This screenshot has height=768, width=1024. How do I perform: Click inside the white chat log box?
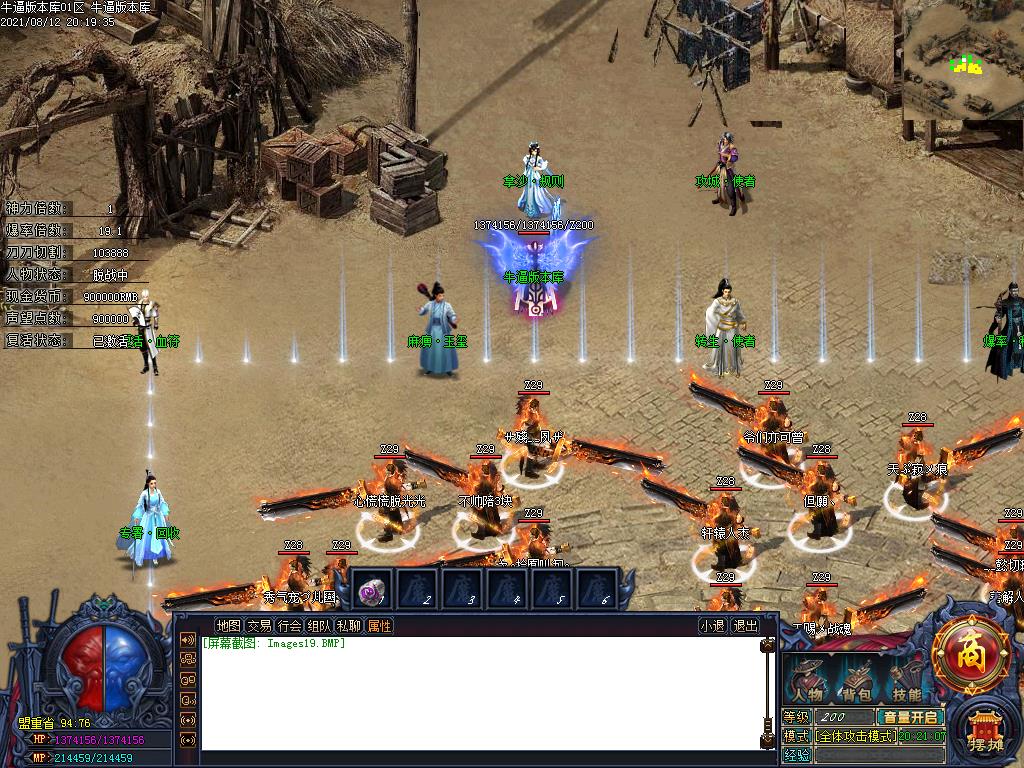click(x=480, y=700)
